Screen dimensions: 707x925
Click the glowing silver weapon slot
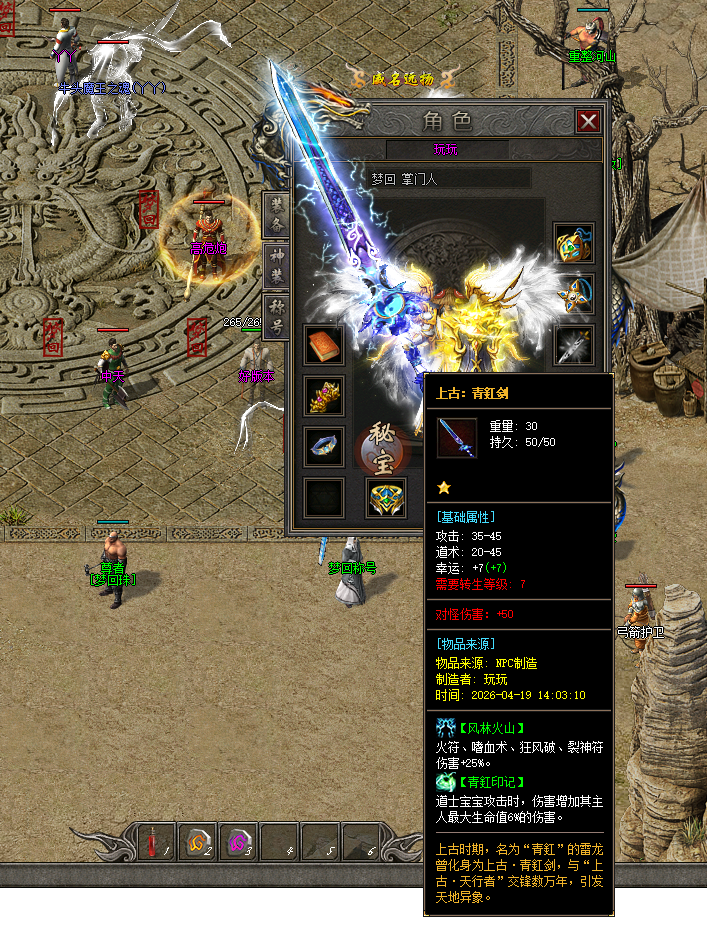(574, 345)
